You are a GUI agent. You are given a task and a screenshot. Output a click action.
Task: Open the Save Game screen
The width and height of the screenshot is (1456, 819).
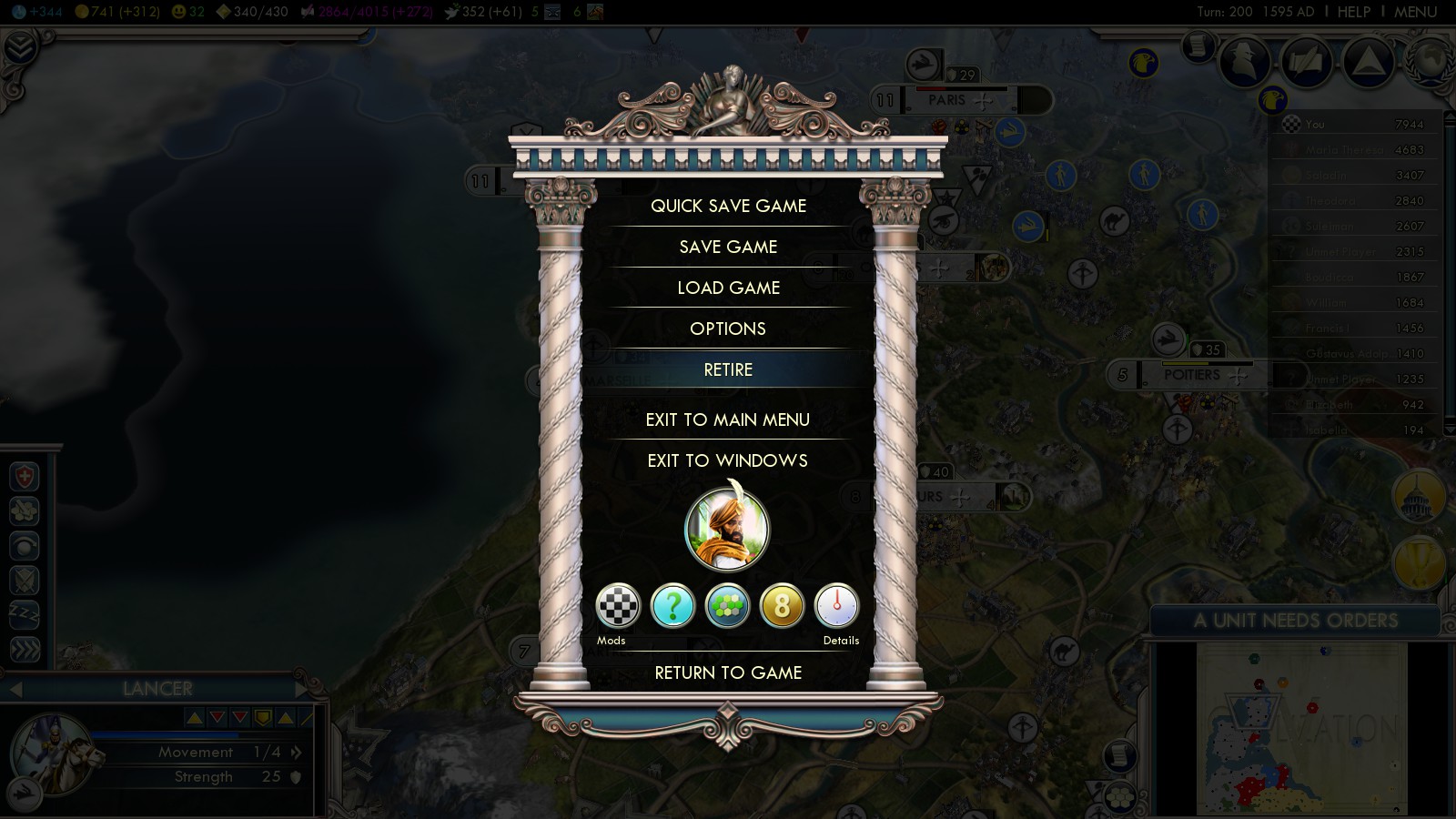tap(728, 247)
